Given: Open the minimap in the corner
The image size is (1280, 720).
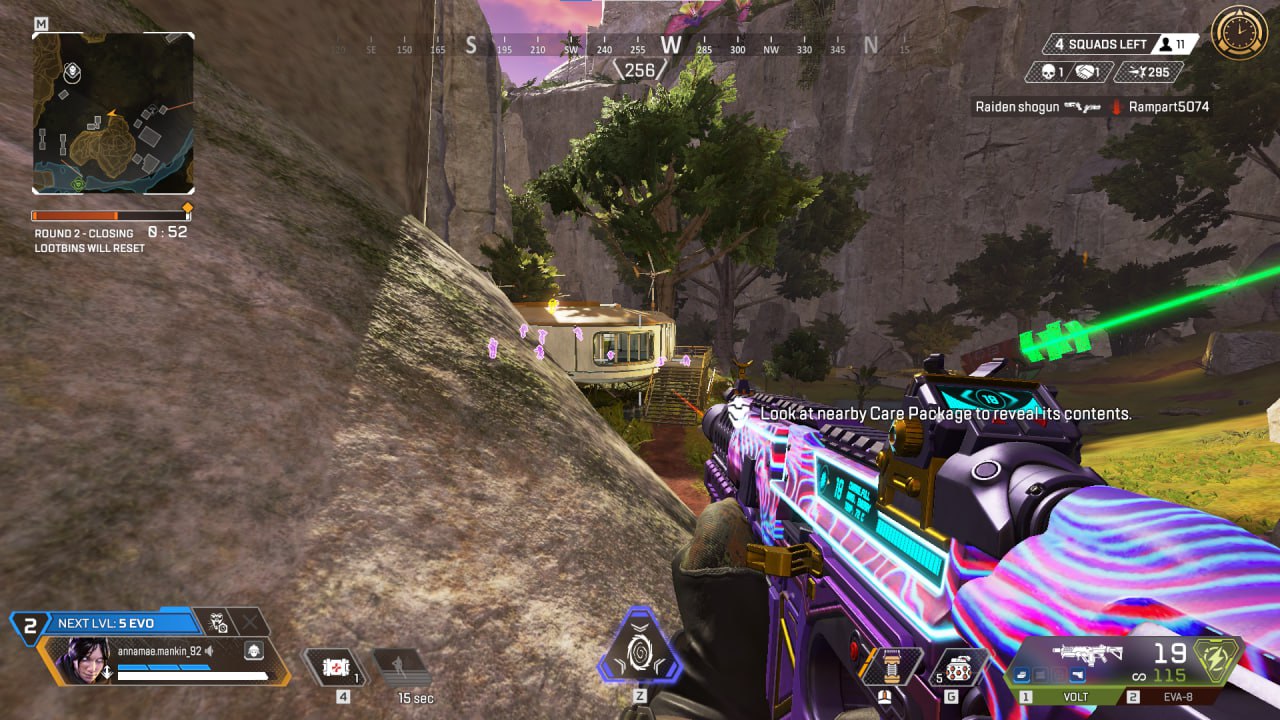Looking at the screenshot, I should (x=113, y=112).
